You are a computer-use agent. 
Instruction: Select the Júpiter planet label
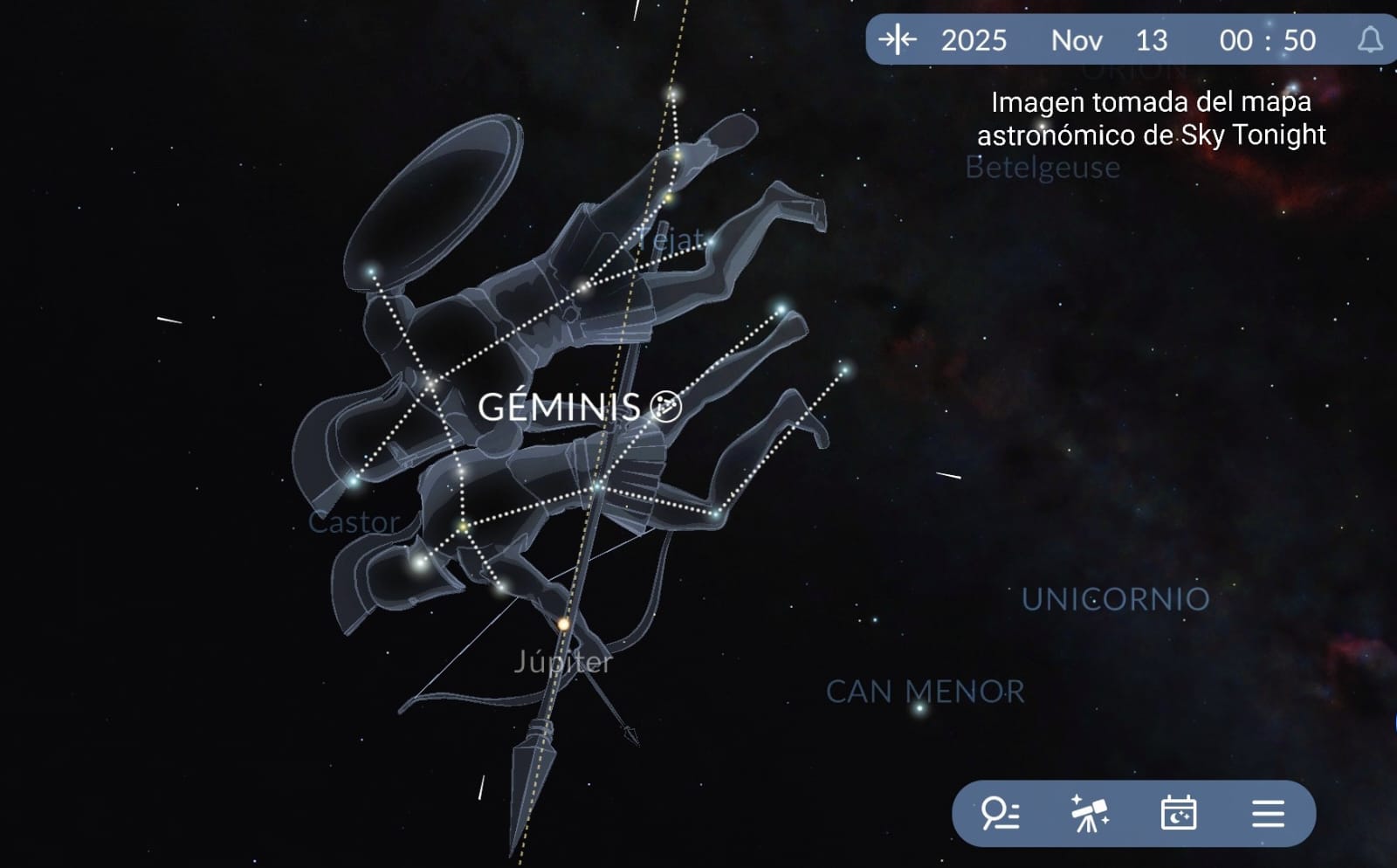pyautogui.click(x=563, y=662)
